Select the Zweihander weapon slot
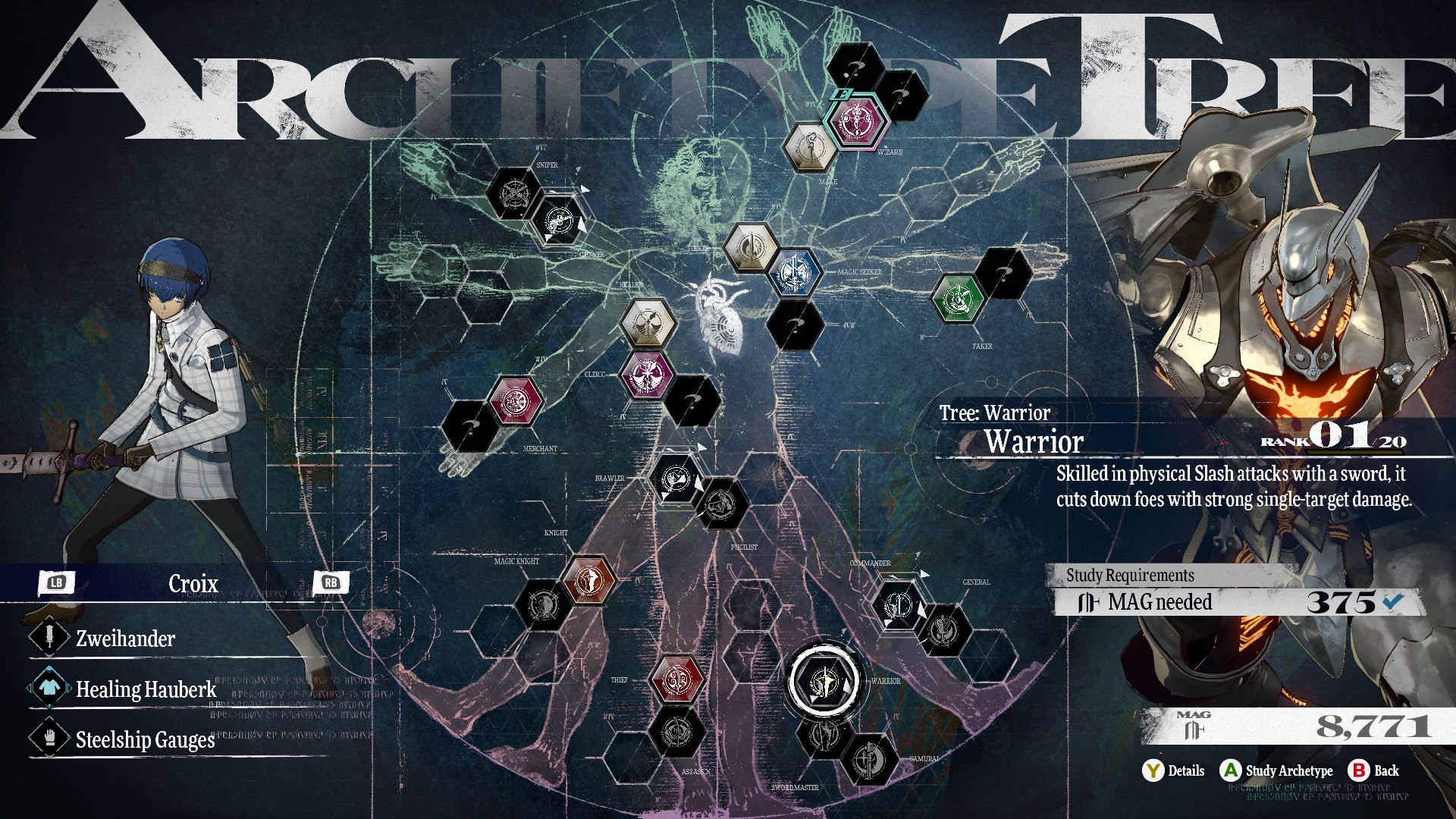 (x=126, y=639)
